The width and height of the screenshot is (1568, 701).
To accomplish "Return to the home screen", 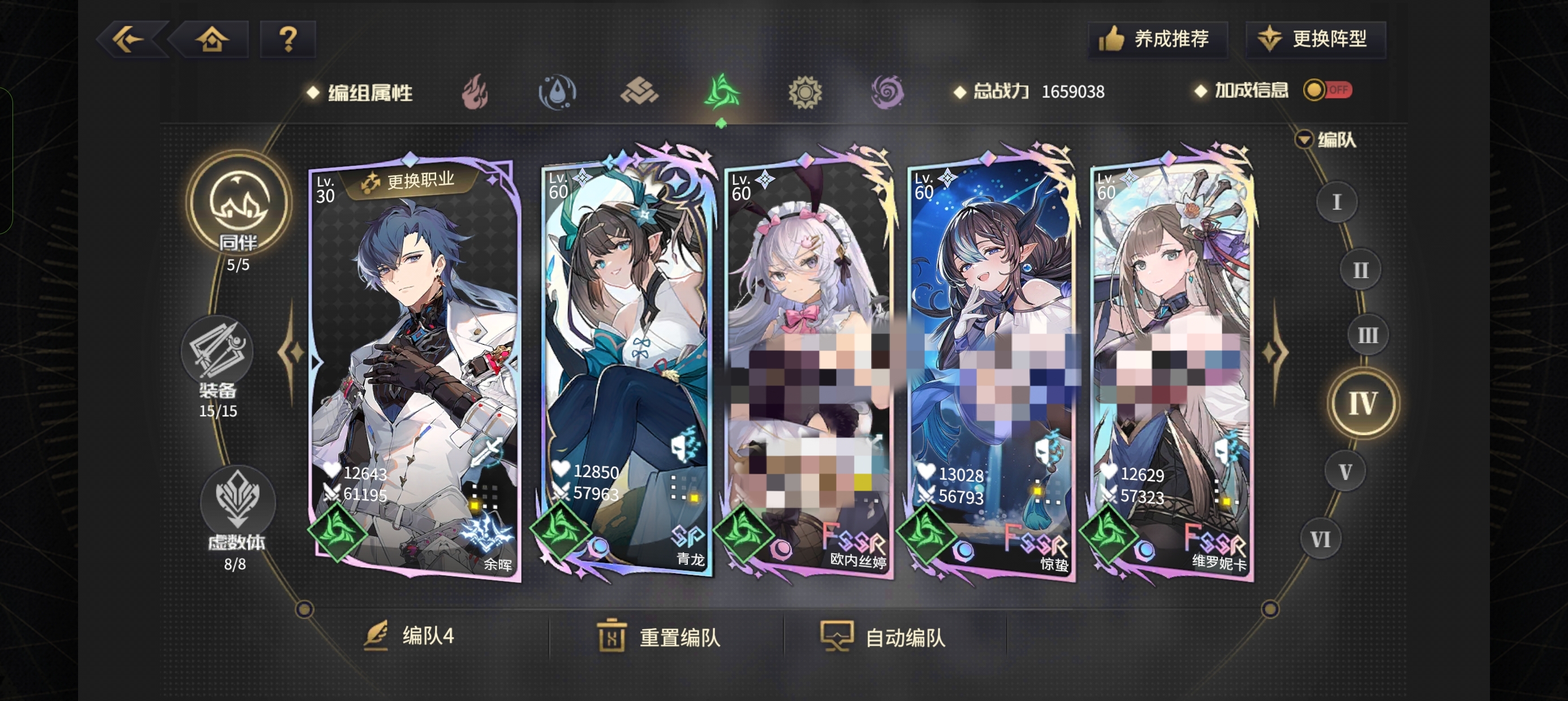I will (x=211, y=40).
